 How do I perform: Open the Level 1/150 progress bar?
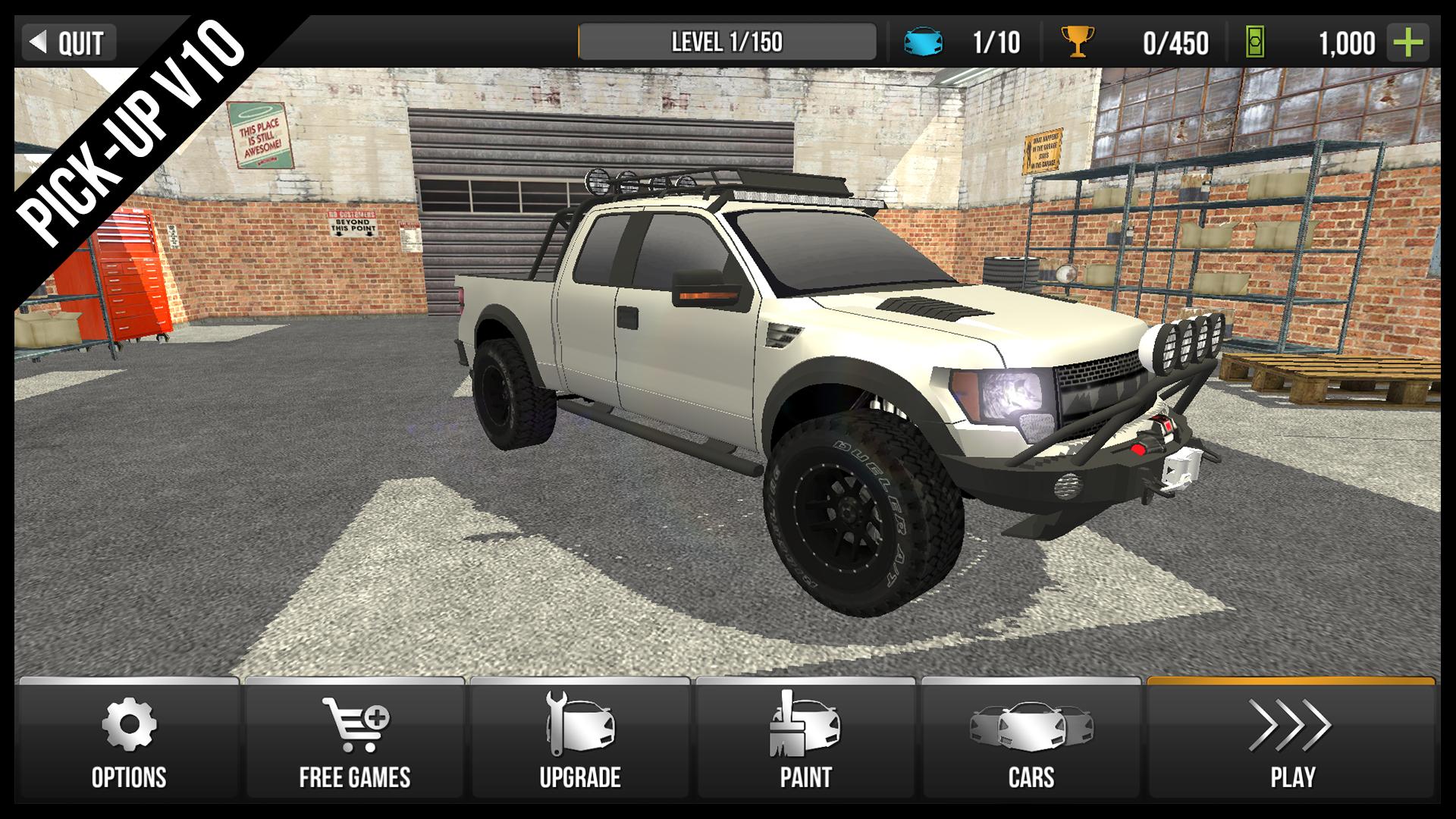coord(728,42)
